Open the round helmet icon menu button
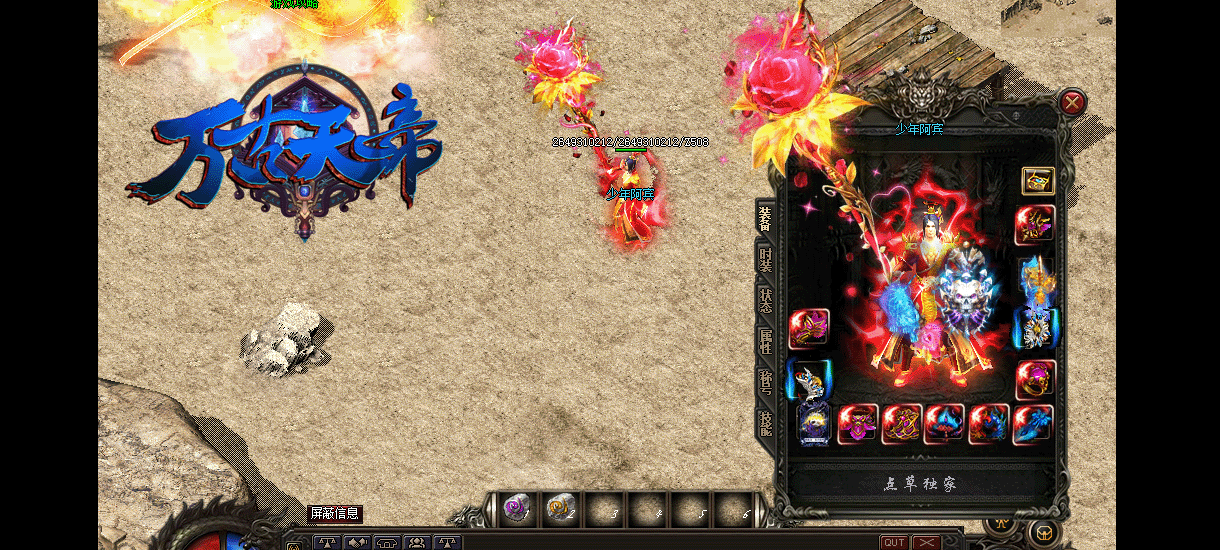The height and width of the screenshot is (550, 1220). tap(1044, 532)
